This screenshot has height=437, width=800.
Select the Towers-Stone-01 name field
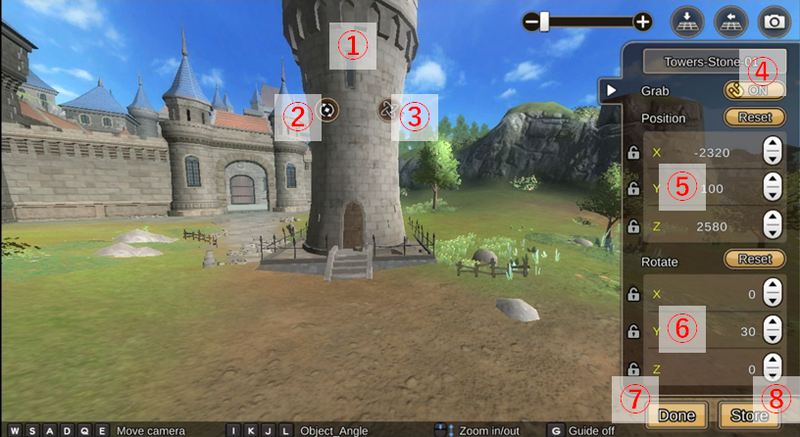tap(705, 61)
